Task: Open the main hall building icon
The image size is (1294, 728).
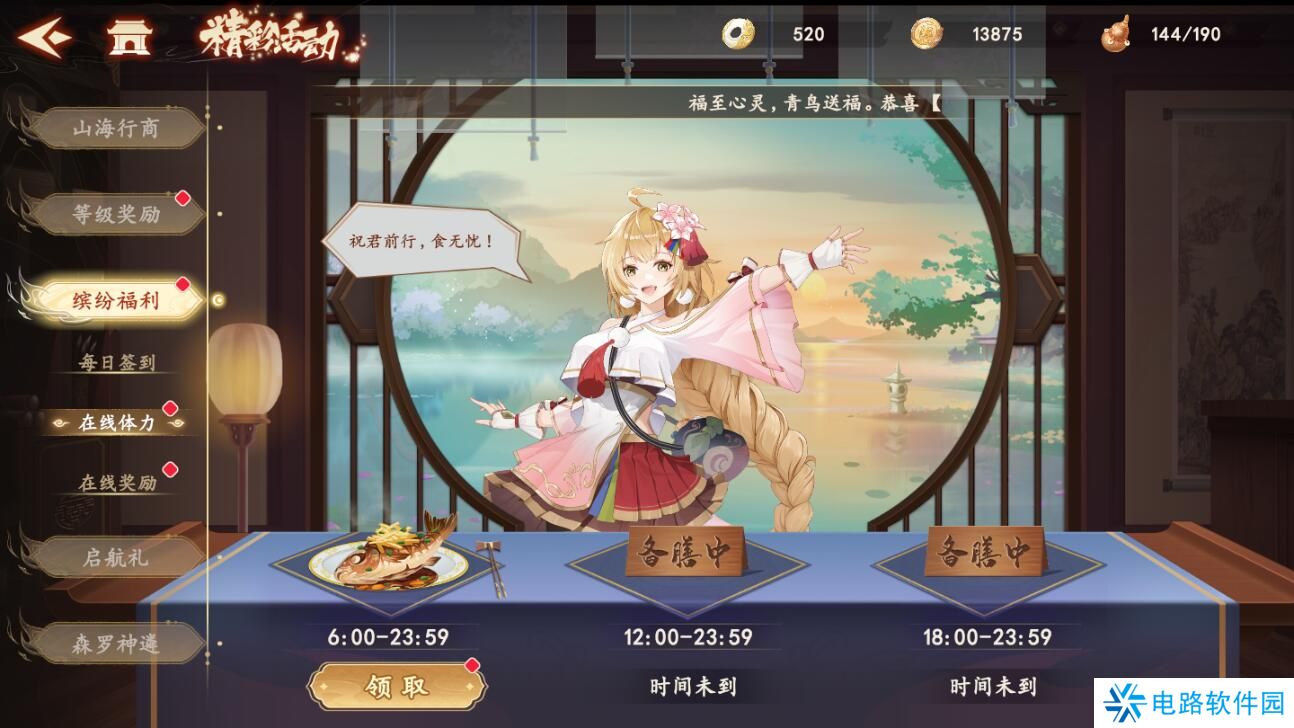Action: [128, 37]
